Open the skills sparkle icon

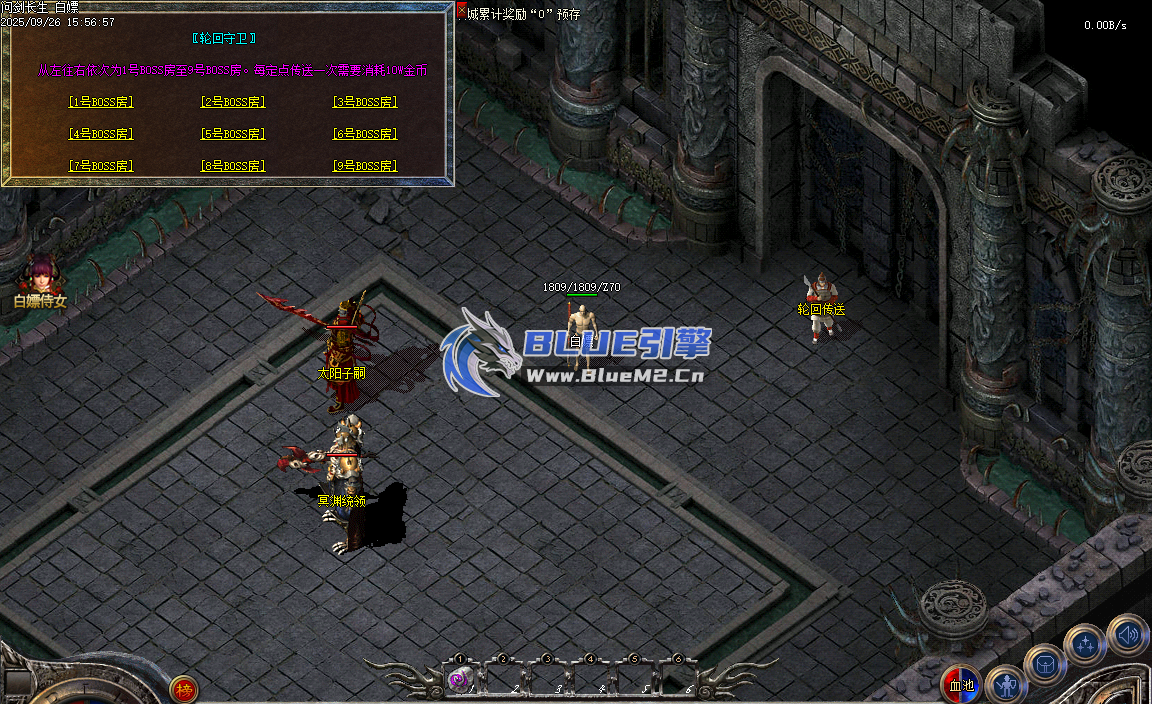1085,643
